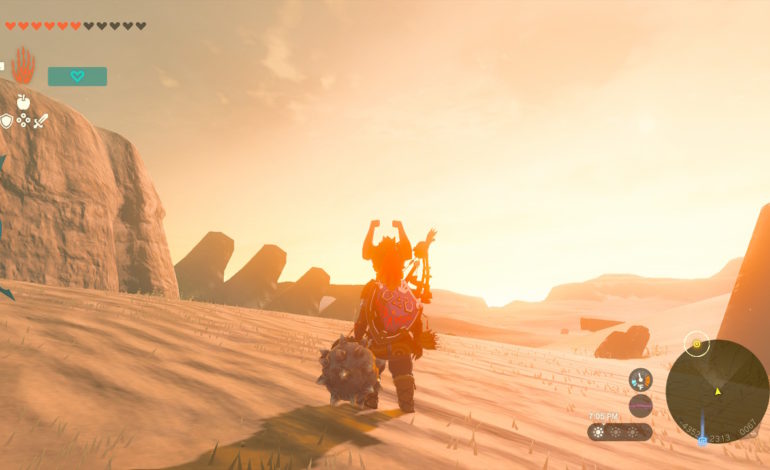The height and width of the screenshot is (470, 770).
Task: Select the blue marker at the minimap's bottom edge
Action: 702,440
